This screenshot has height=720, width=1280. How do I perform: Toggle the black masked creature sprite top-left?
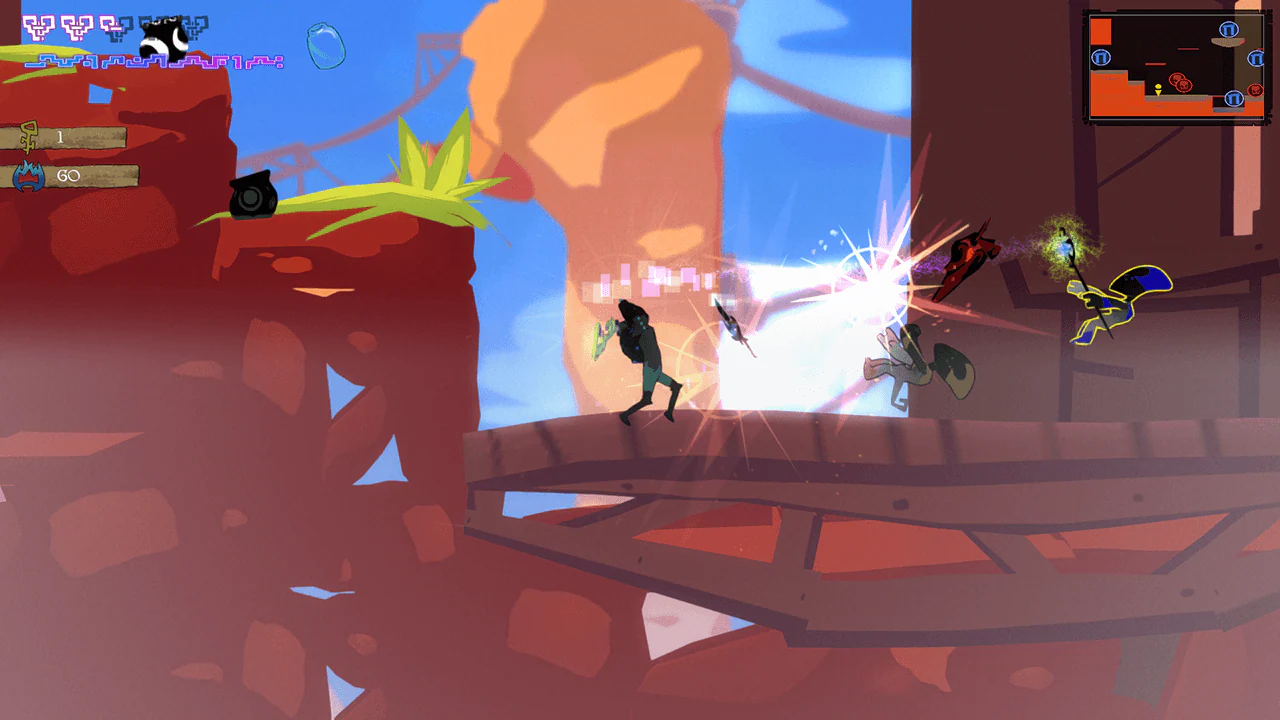click(162, 35)
